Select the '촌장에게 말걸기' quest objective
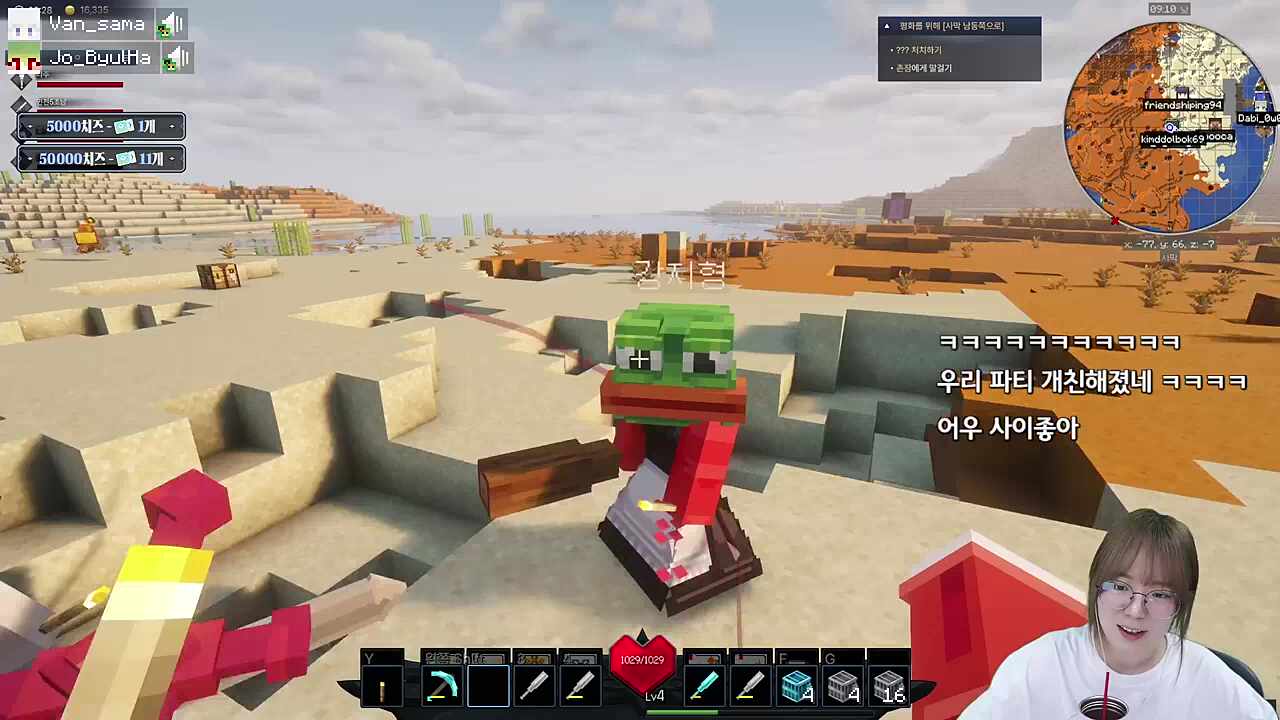 coord(924,68)
